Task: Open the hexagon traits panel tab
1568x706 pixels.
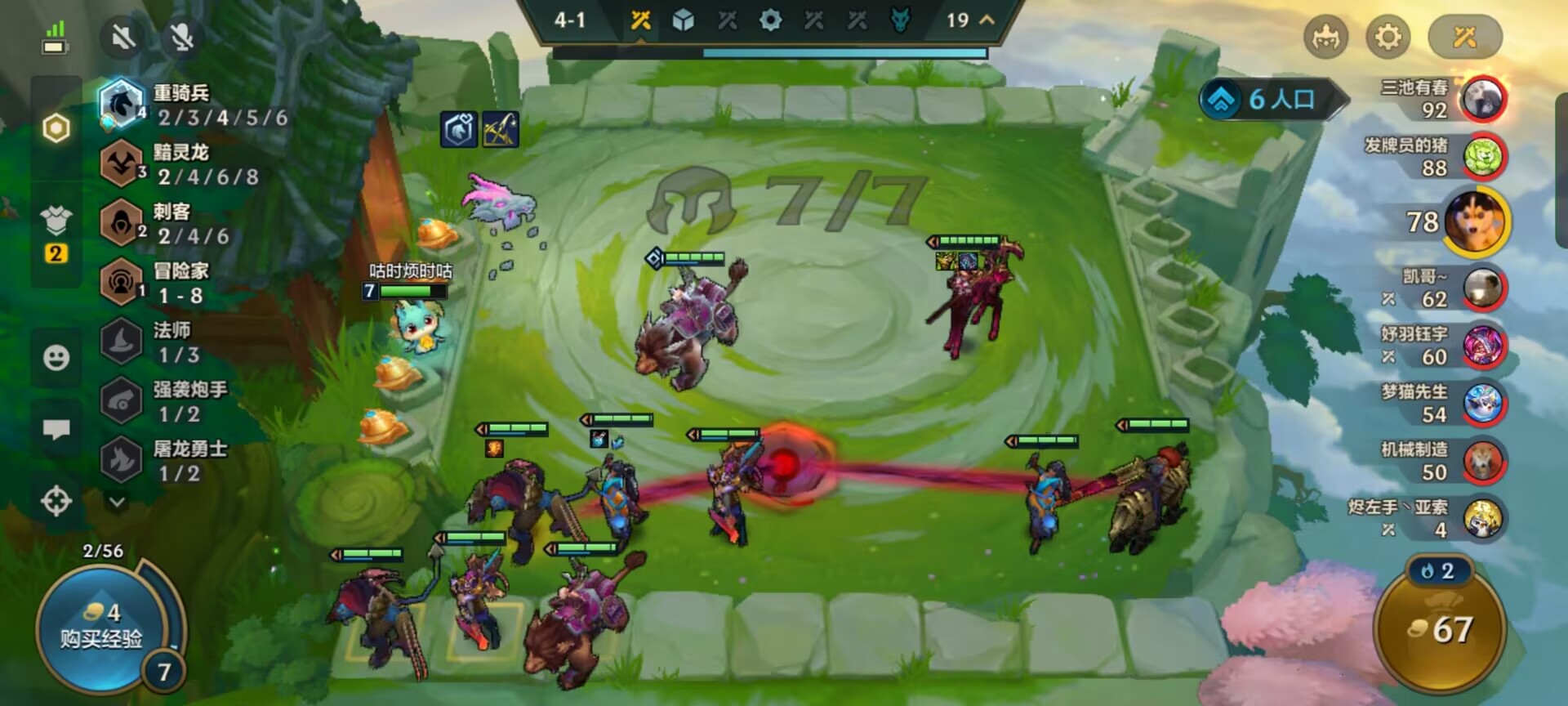Action: pyautogui.click(x=56, y=128)
